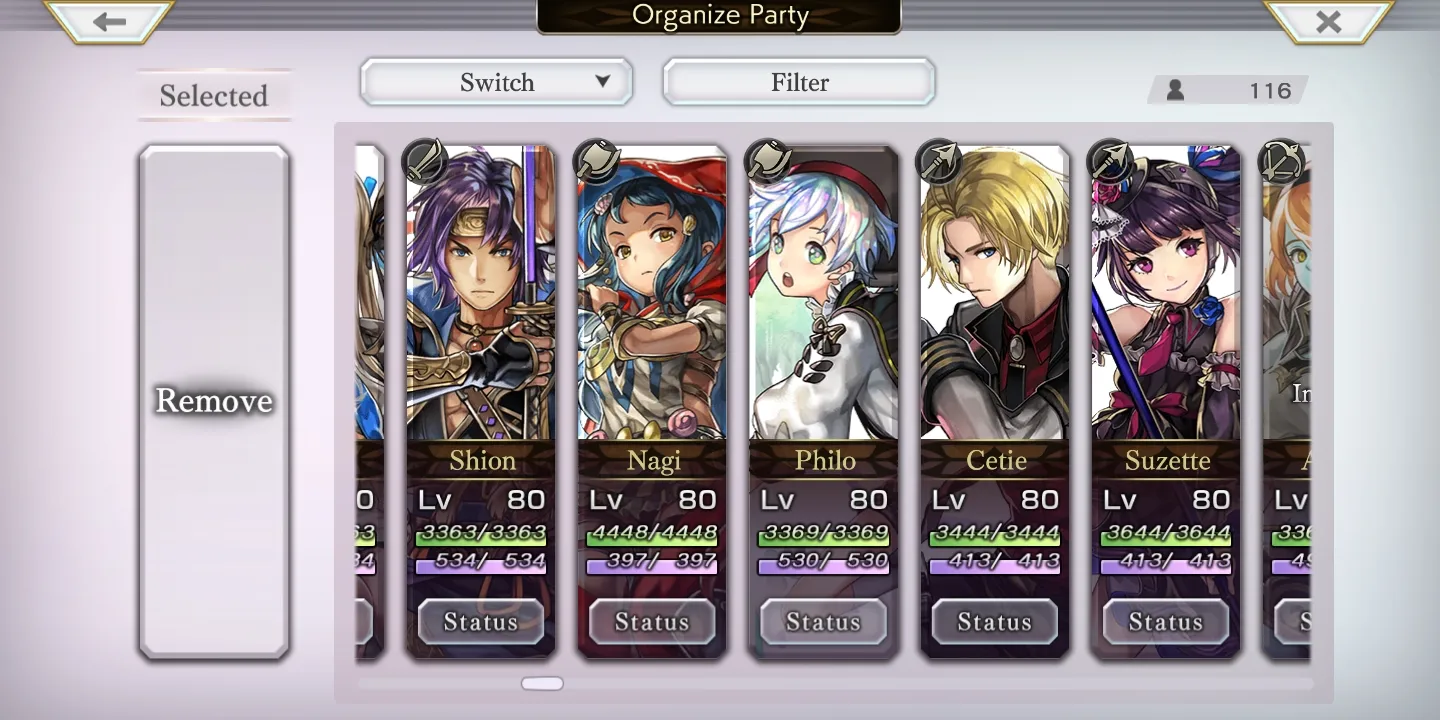Select Shion's character card

pos(481,300)
